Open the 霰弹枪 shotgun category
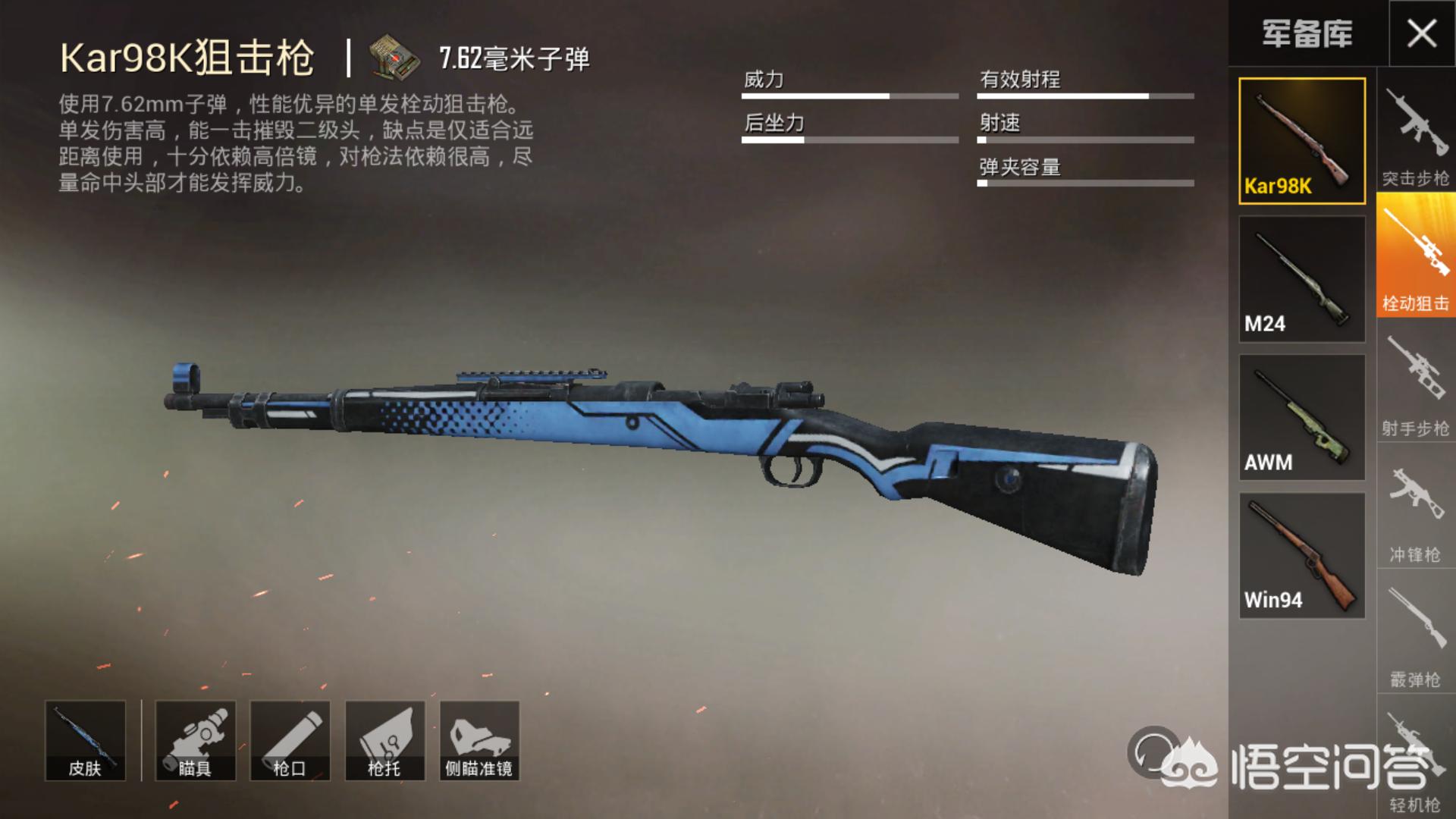Screen dimensions: 1456x819 coord(1415,634)
